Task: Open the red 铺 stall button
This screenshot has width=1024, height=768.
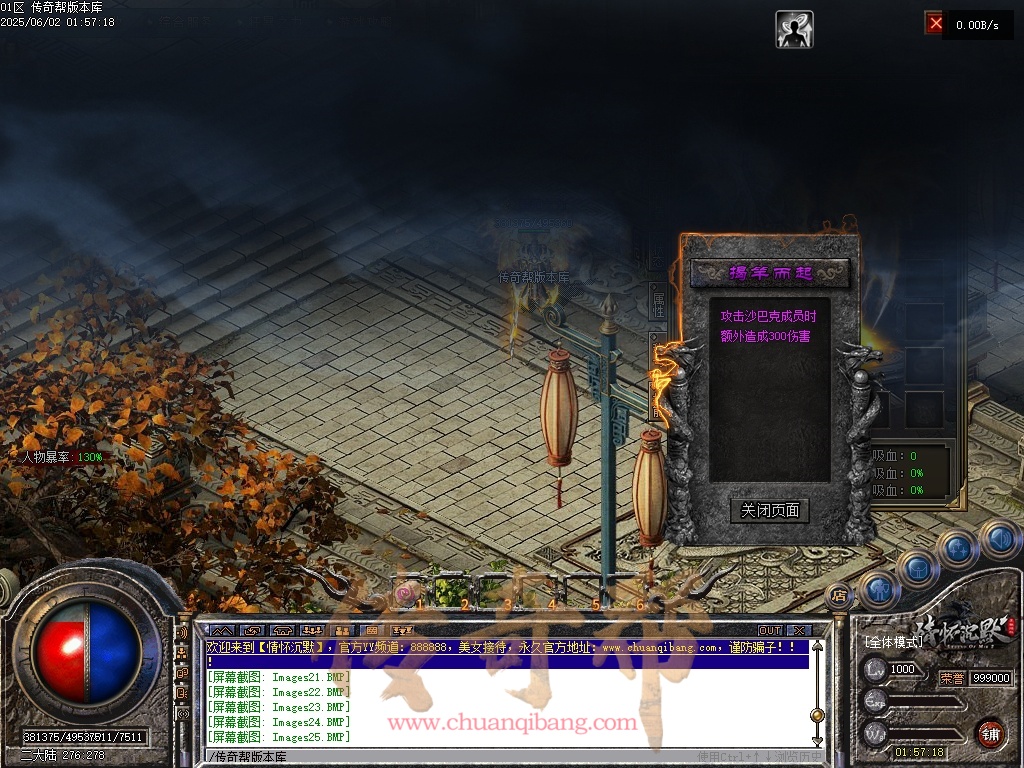Action: [991, 732]
